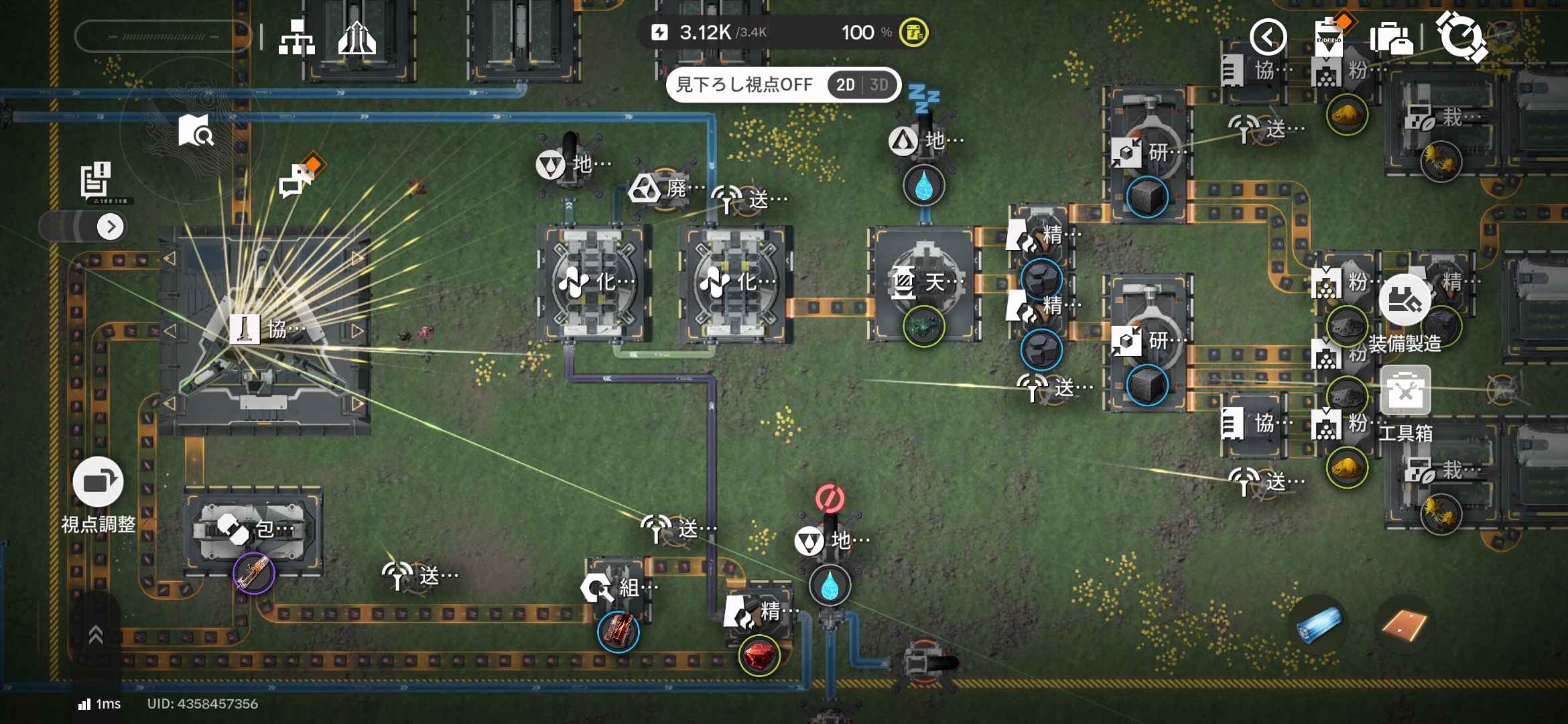Open the 工具箱 toolbox
This screenshot has width=1568, height=724.
[1406, 391]
